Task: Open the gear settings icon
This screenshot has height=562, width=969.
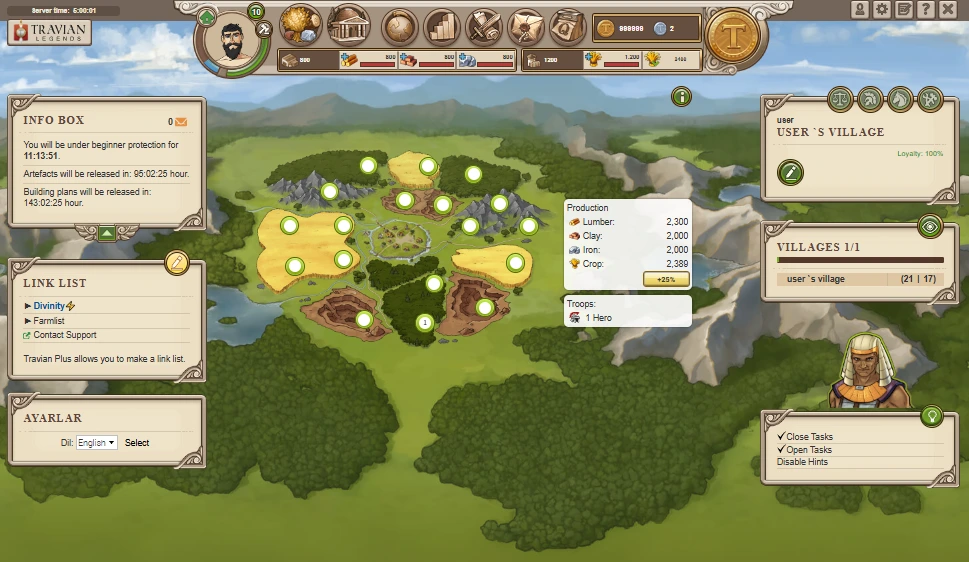Action: [x=881, y=9]
